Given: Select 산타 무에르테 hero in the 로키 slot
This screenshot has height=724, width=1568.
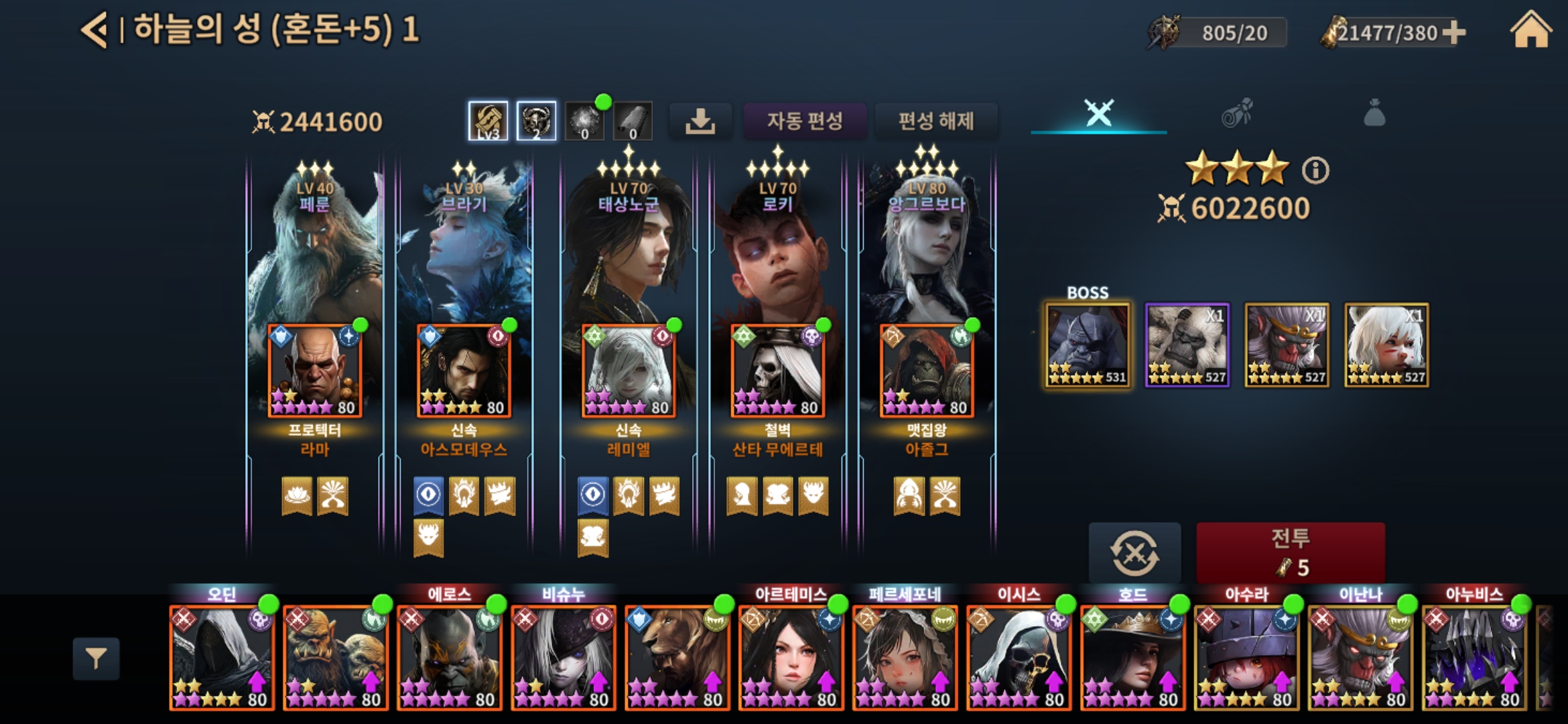Looking at the screenshot, I should [x=777, y=371].
